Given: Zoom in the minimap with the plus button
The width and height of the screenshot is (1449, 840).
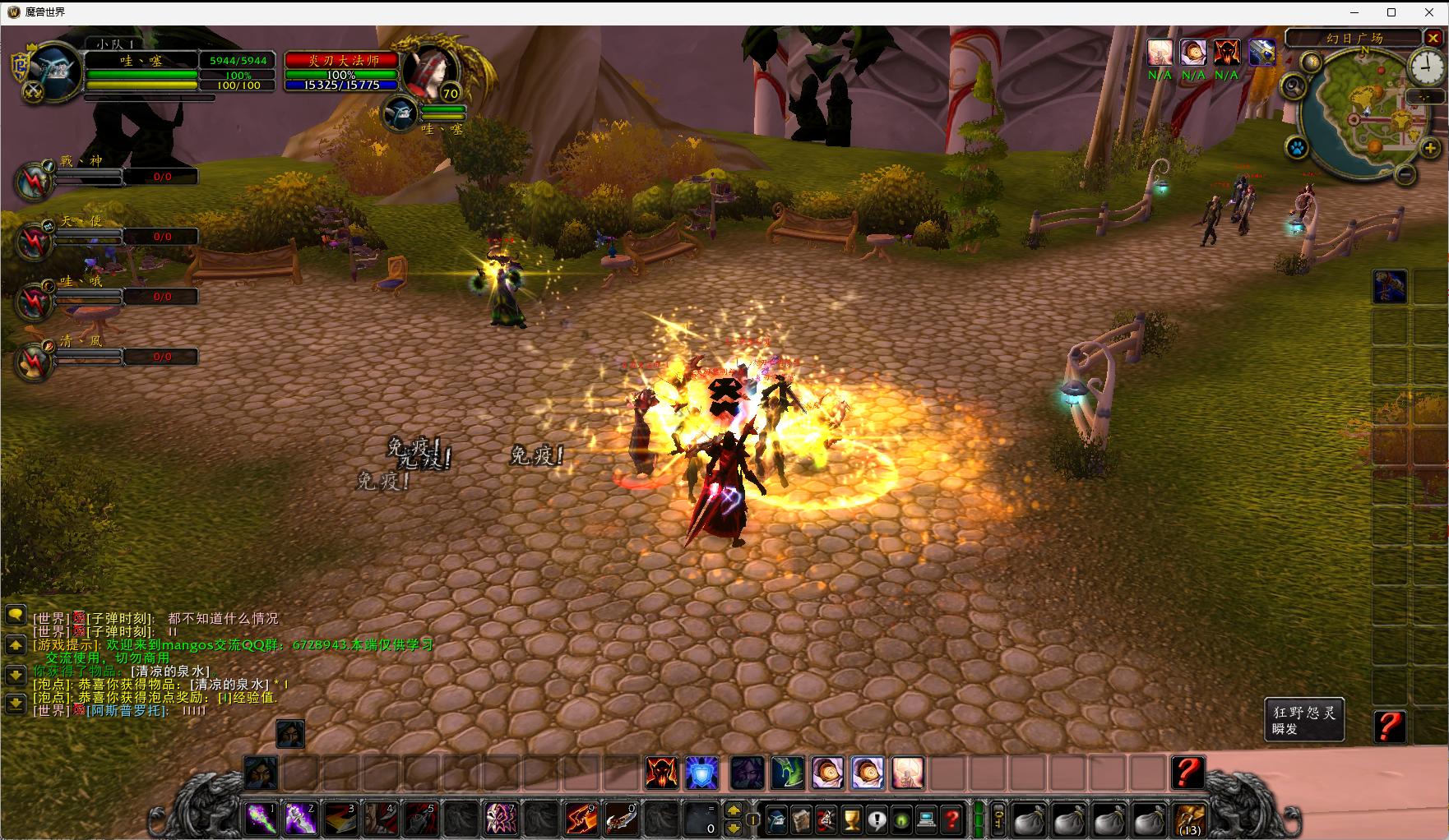Looking at the screenshot, I should click(x=1430, y=148).
